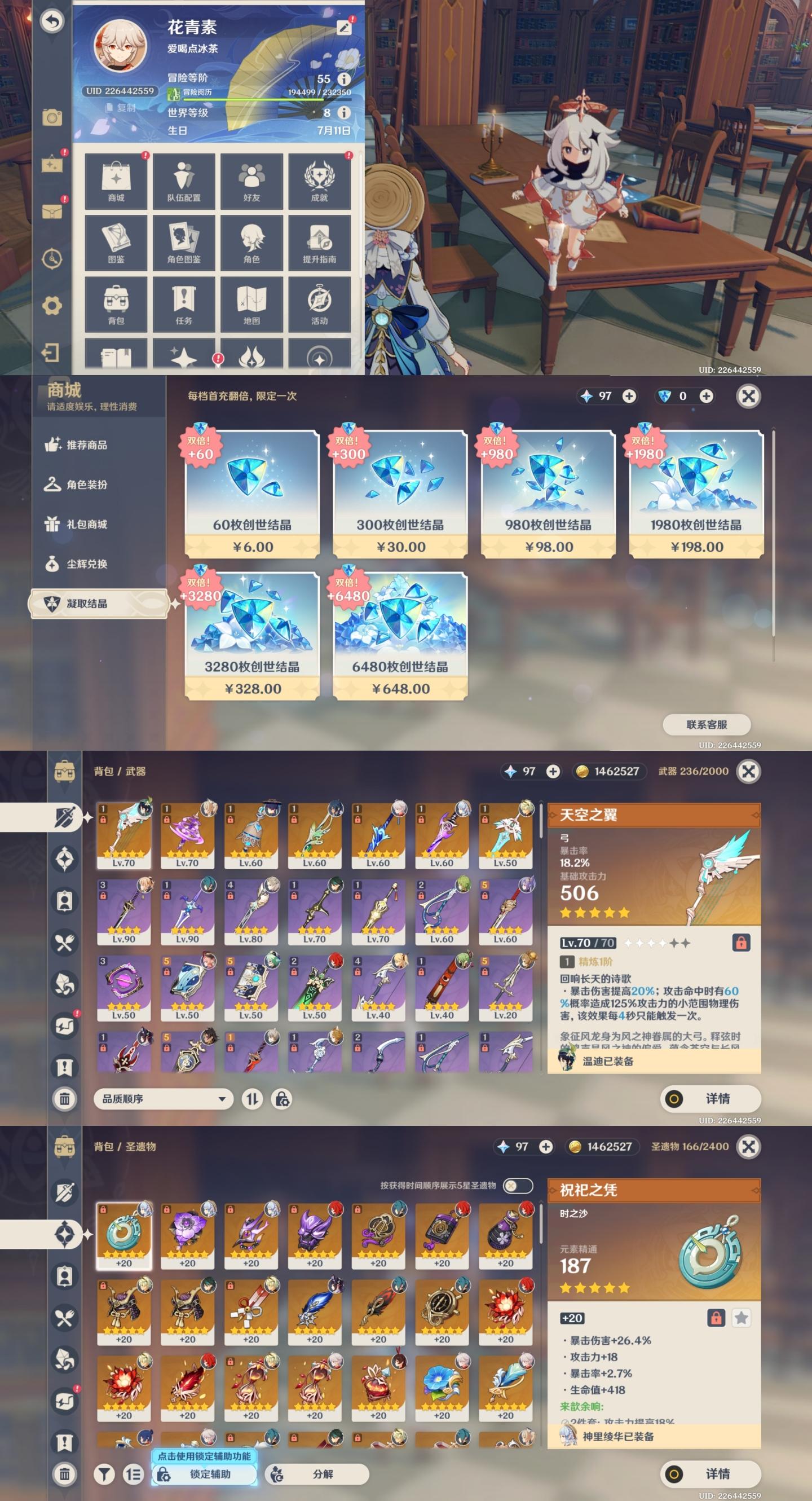Open the 地图 map tile
This screenshot has height=1501, width=812.
tap(251, 305)
